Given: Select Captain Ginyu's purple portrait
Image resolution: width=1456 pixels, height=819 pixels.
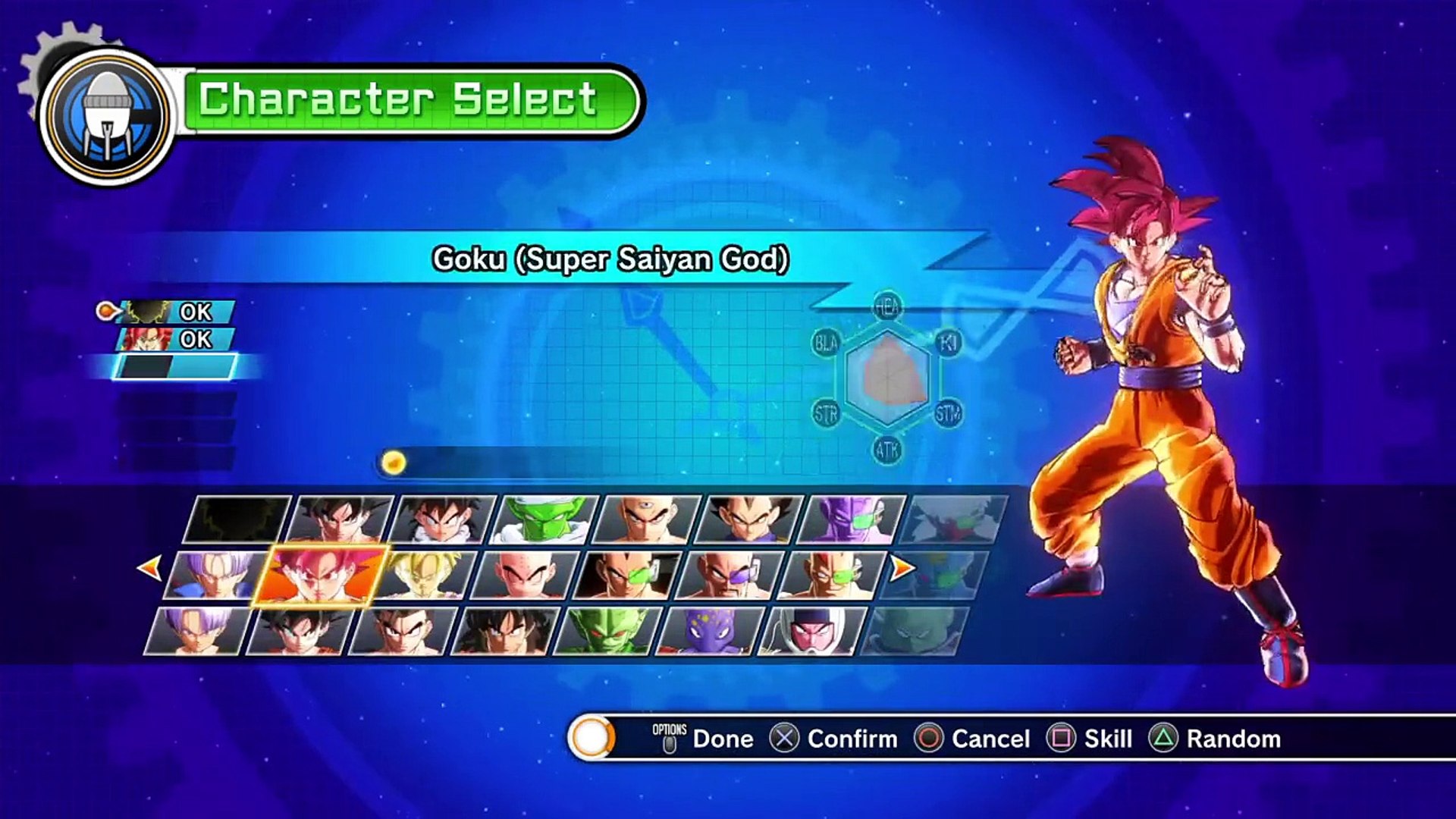Looking at the screenshot, I should coord(851,520).
